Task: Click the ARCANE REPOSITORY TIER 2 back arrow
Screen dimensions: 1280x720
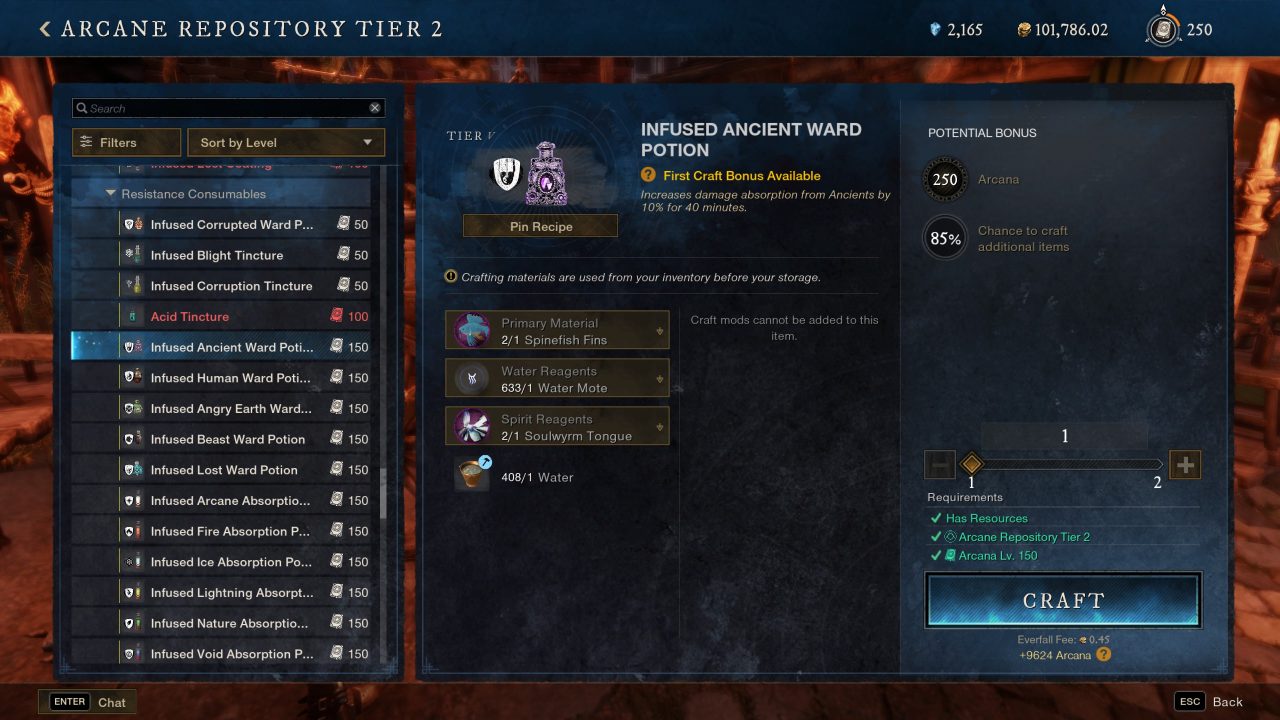Action: [44, 28]
